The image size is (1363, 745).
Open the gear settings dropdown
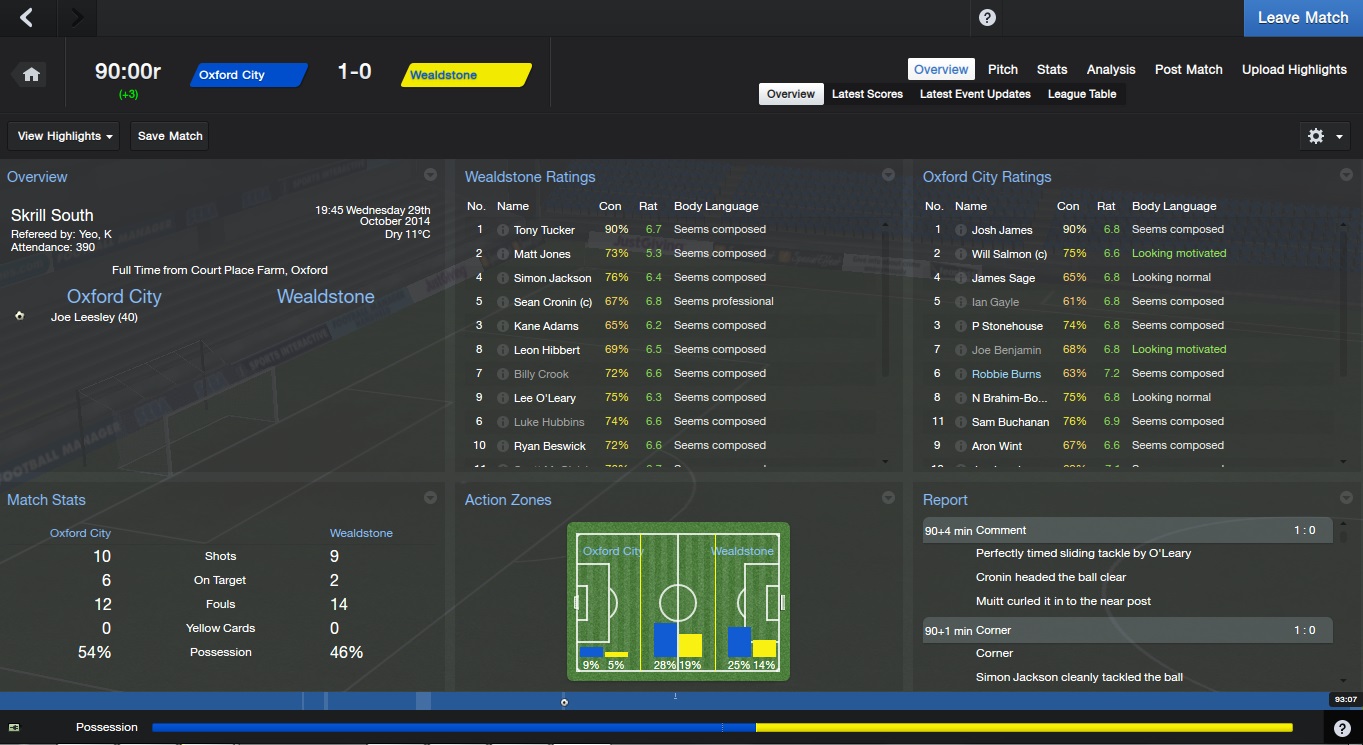point(1325,136)
